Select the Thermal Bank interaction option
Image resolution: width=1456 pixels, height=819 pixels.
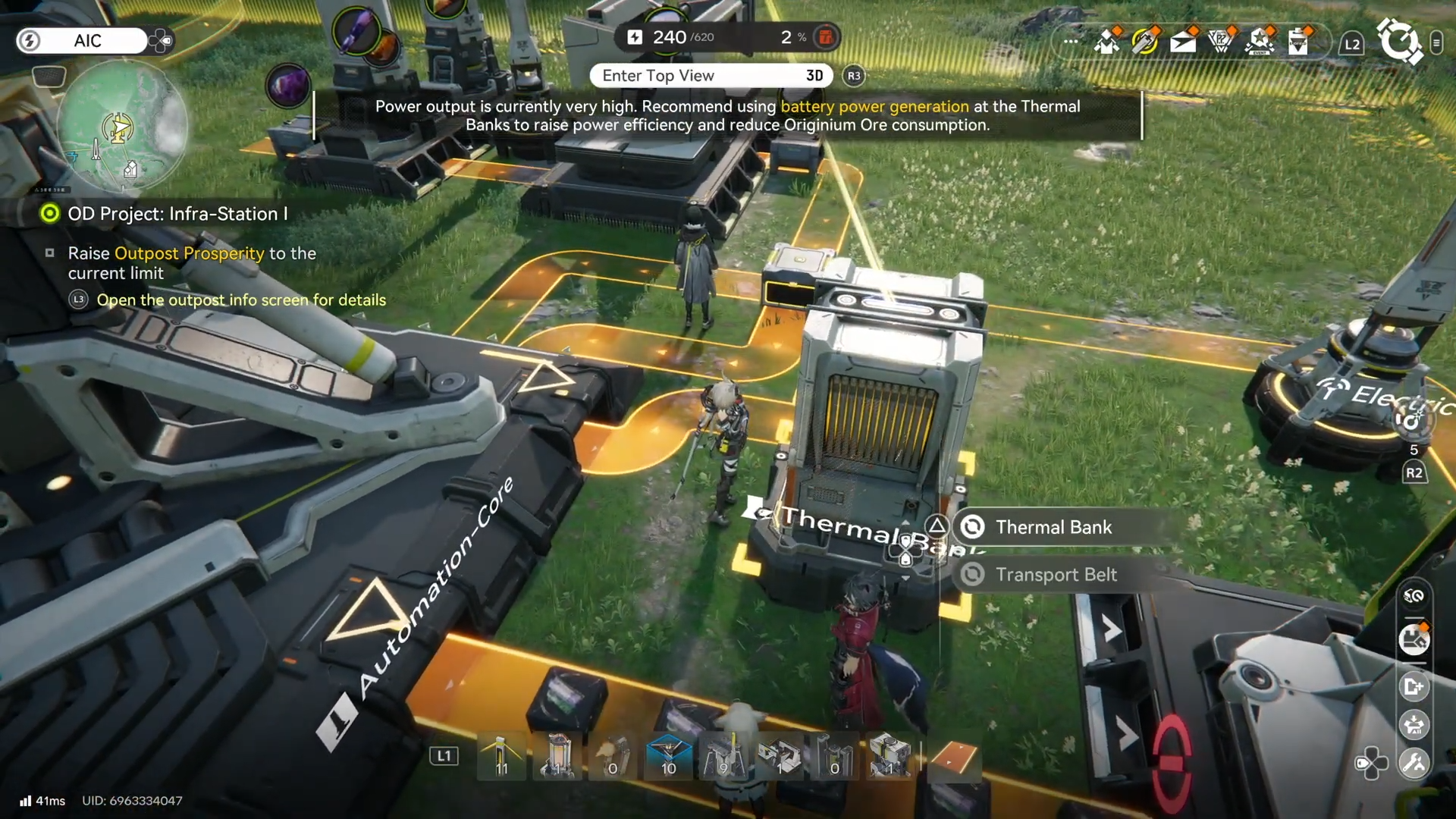(x=1054, y=527)
